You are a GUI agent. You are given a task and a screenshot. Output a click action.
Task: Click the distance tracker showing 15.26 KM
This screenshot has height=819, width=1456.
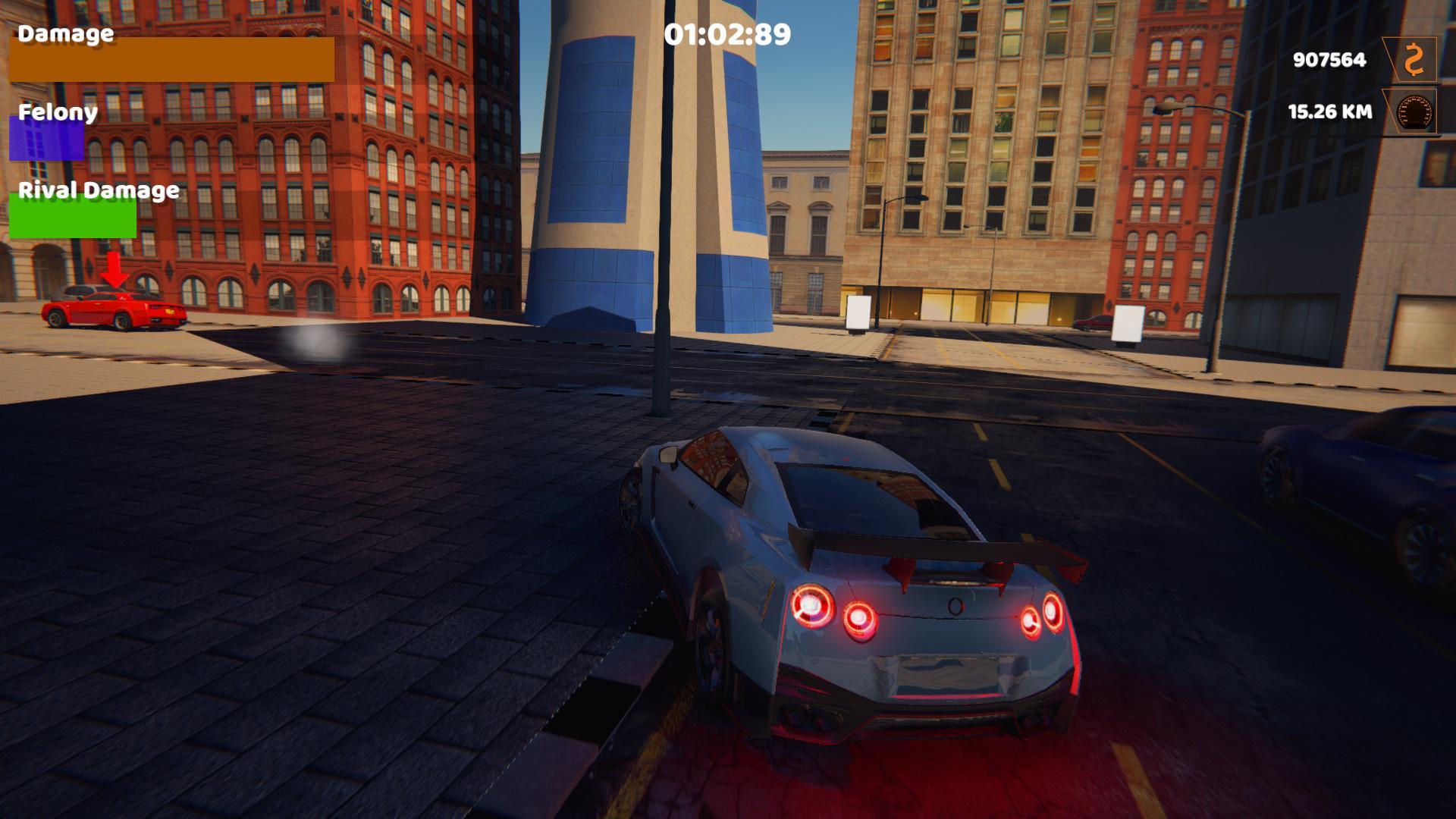(1329, 112)
